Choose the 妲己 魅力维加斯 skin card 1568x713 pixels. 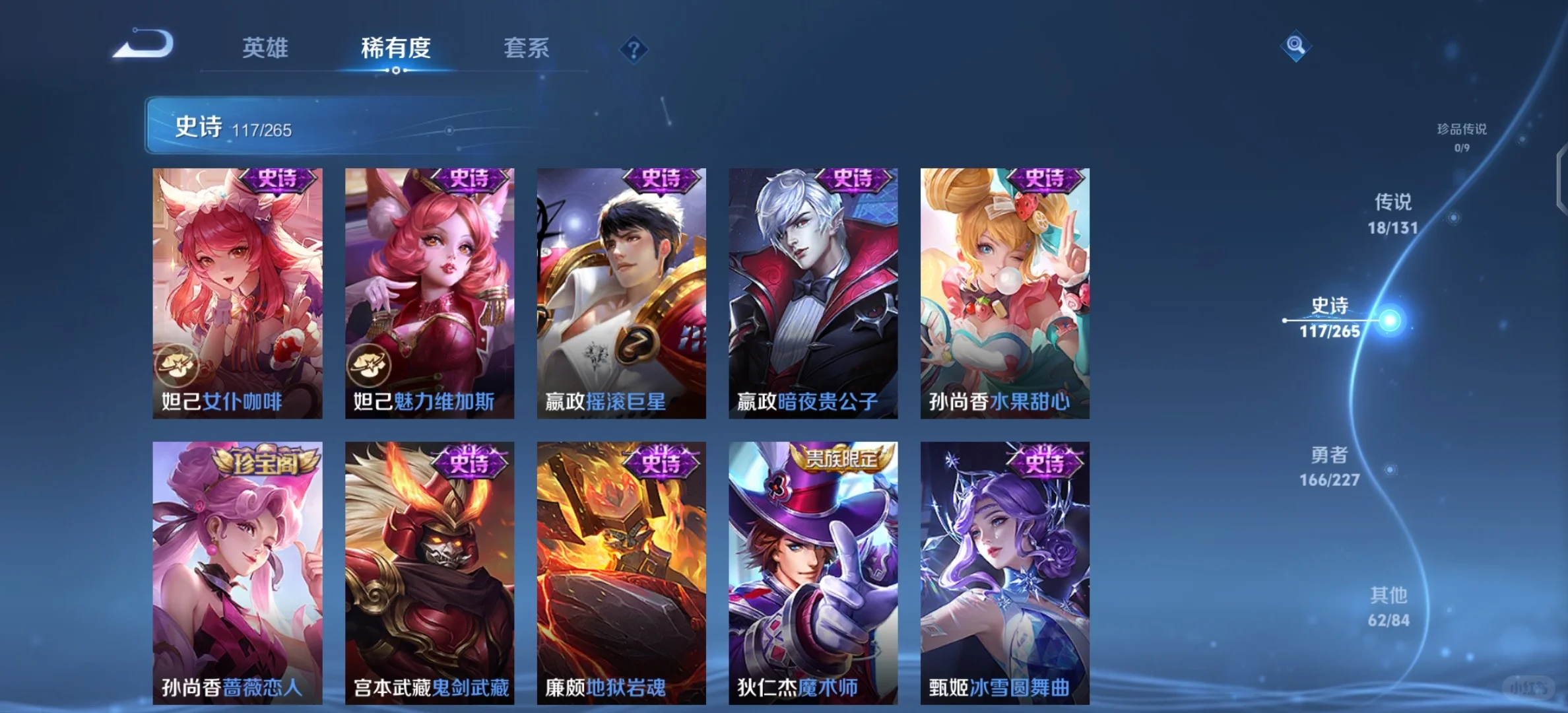[x=430, y=293]
